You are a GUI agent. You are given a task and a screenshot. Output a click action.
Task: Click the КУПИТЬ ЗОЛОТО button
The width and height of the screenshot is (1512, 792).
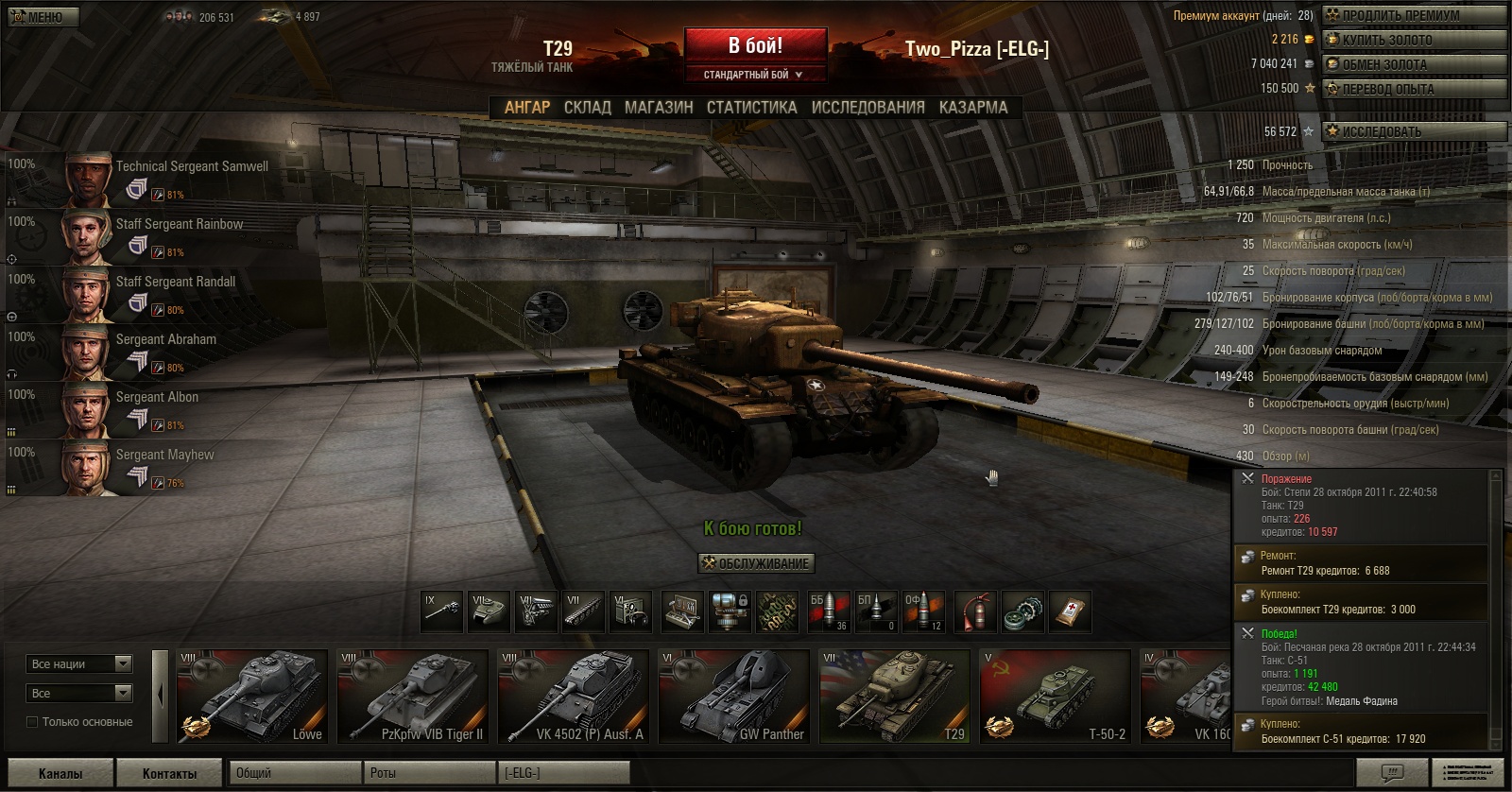point(1413,40)
